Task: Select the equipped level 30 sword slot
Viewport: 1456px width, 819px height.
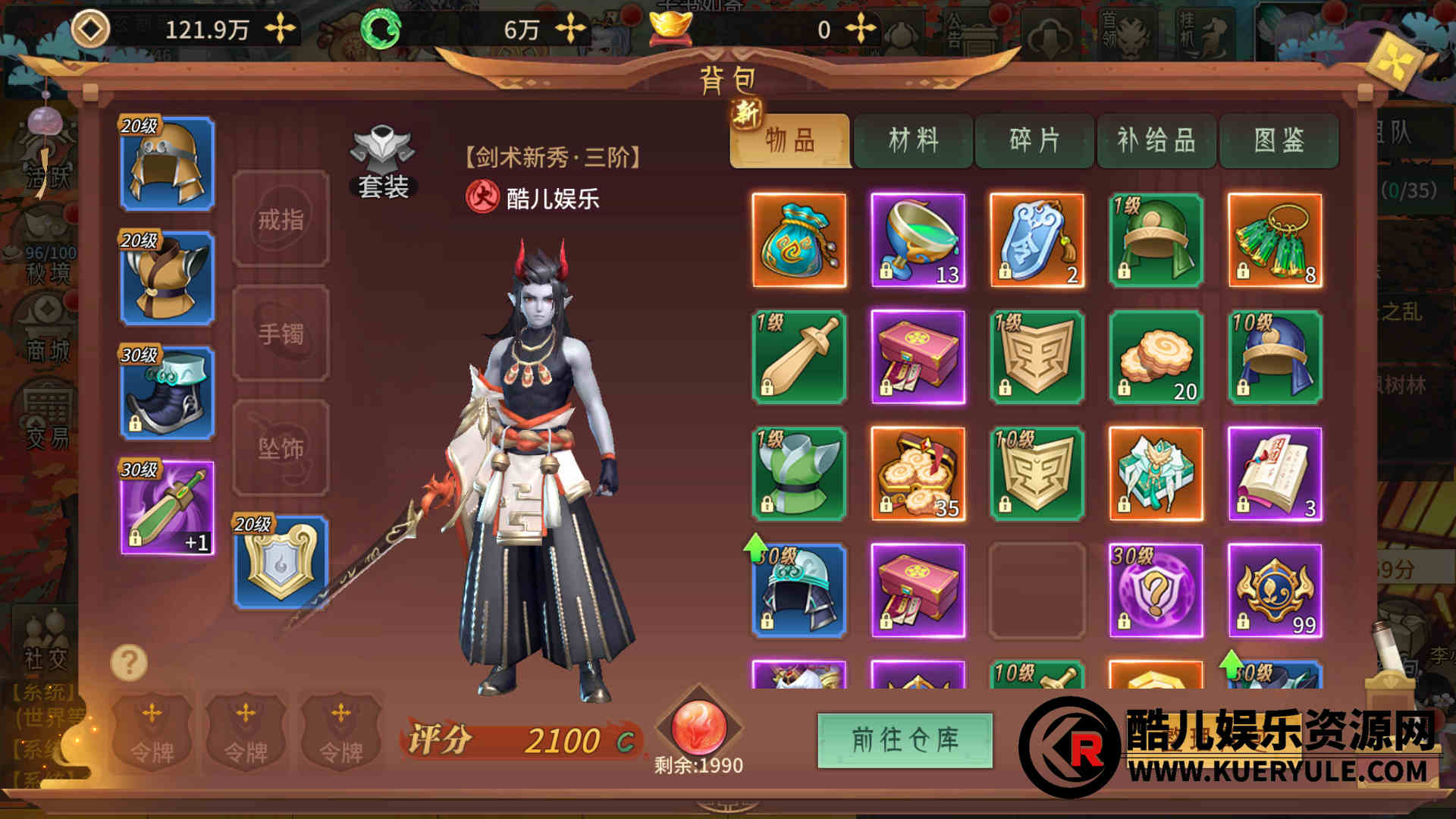Action: click(x=167, y=507)
